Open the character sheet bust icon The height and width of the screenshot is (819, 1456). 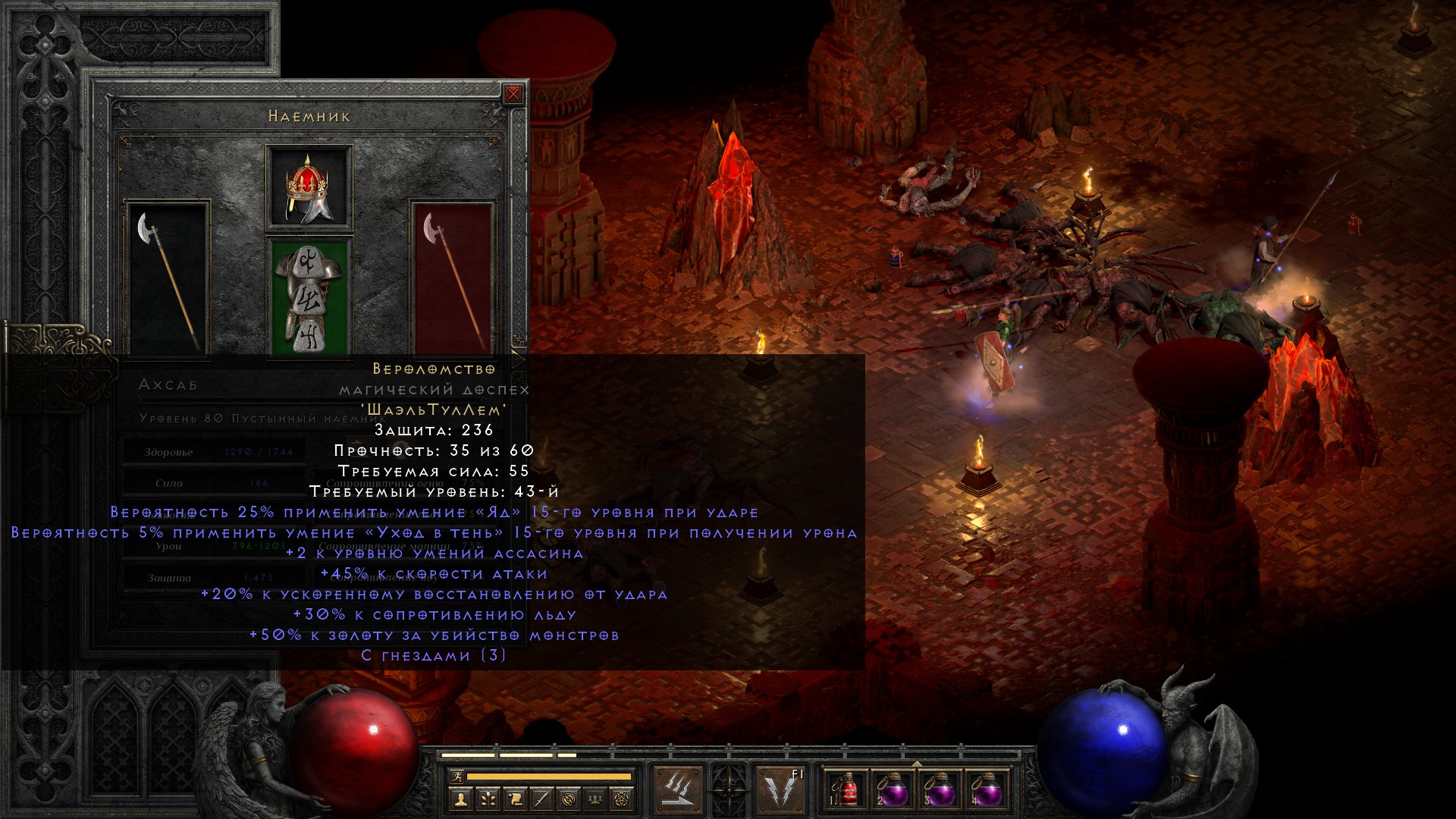pos(460,799)
